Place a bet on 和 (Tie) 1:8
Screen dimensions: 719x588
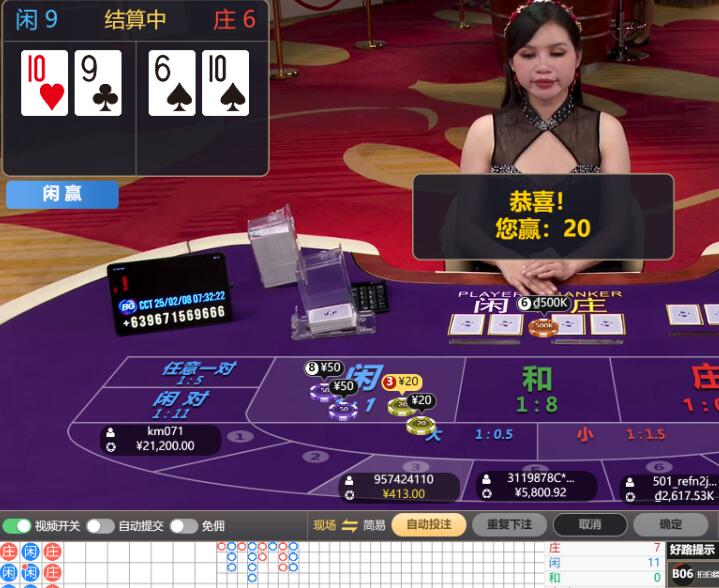tap(537, 389)
